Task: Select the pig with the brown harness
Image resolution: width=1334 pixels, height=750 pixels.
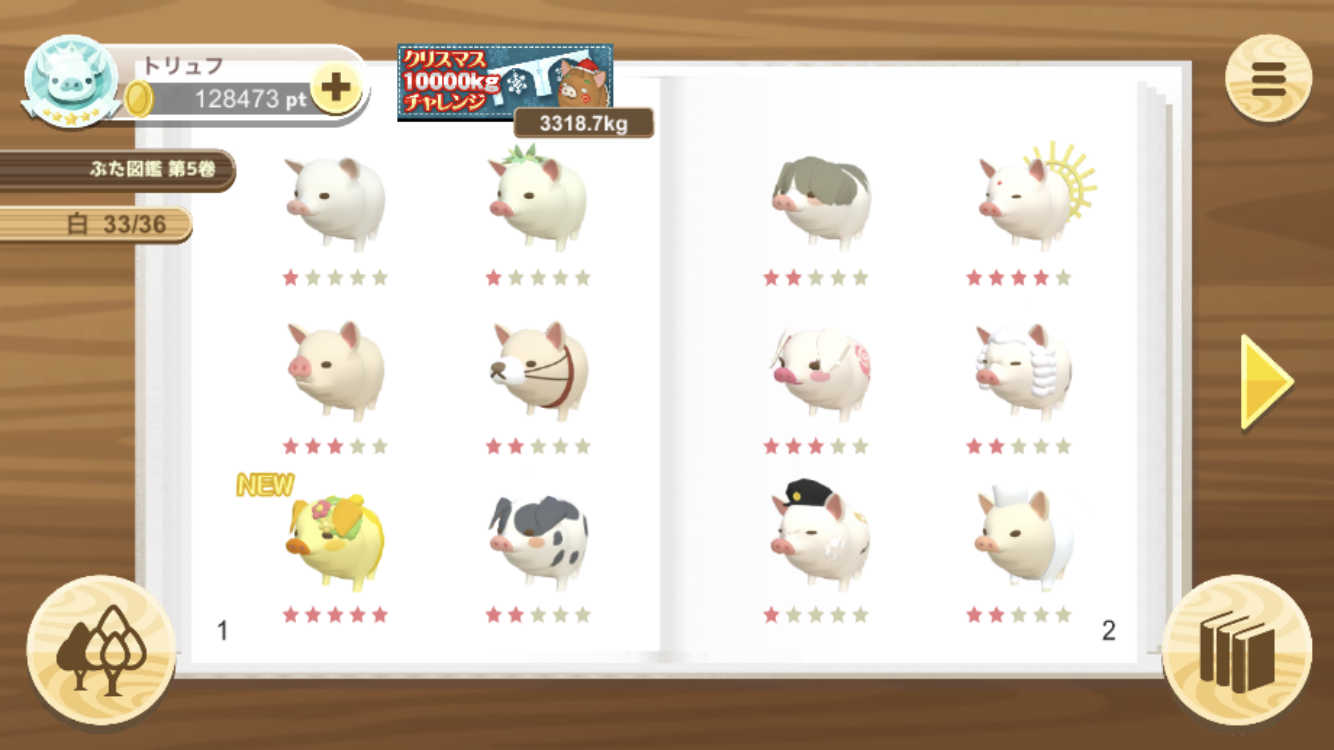Action: click(540, 370)
